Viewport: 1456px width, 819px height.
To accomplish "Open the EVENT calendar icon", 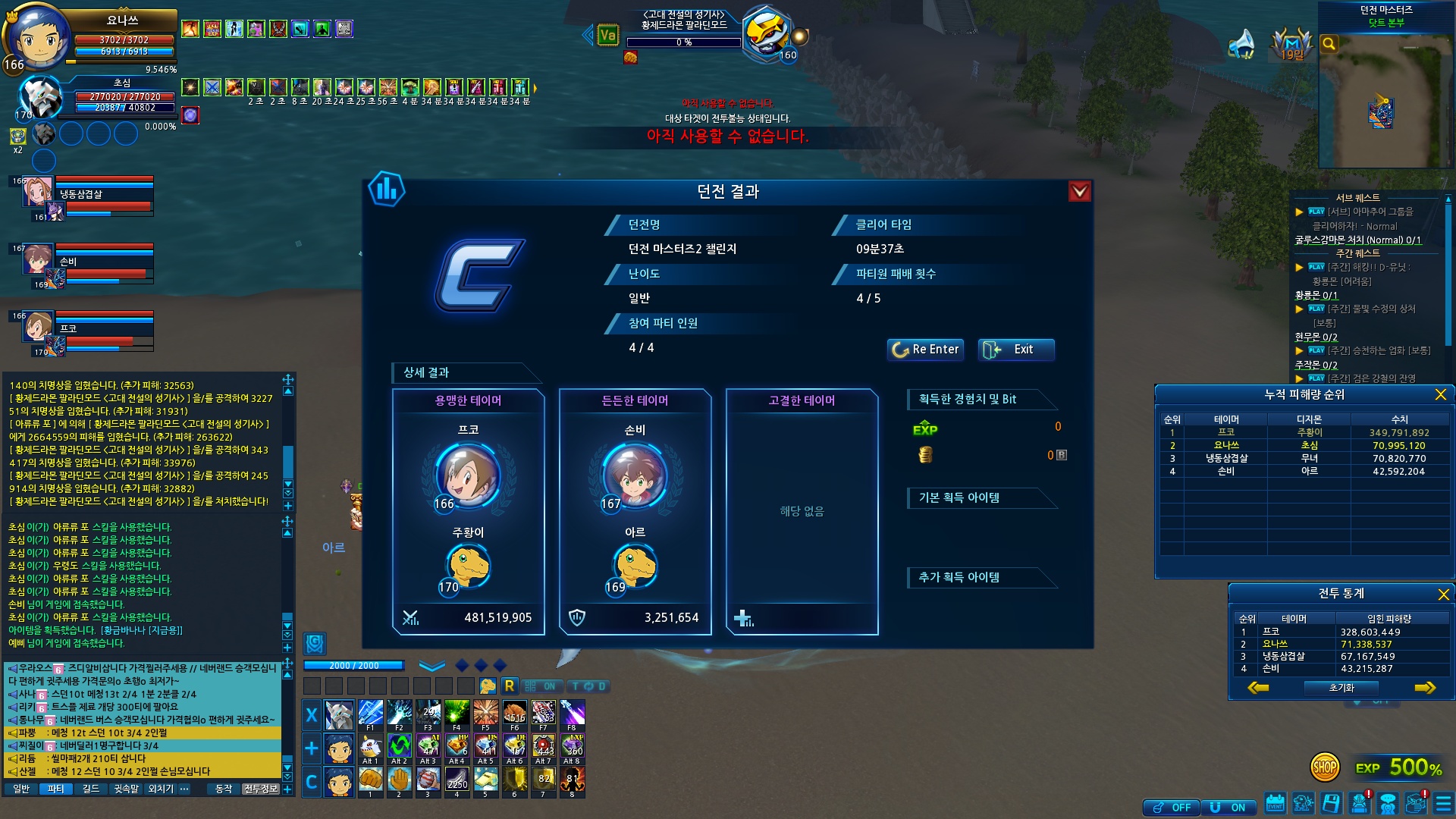I will click(x=1276, y=804).
